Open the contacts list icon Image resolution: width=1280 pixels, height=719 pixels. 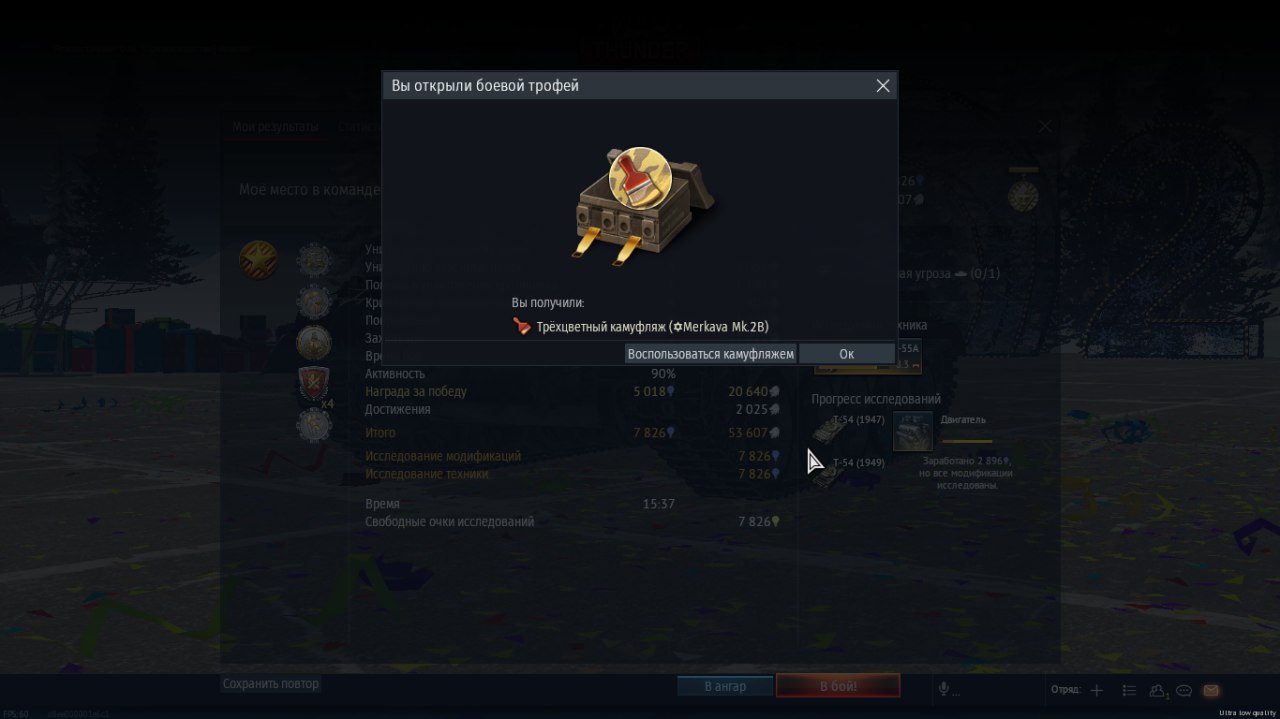(x=1158, y=690)
